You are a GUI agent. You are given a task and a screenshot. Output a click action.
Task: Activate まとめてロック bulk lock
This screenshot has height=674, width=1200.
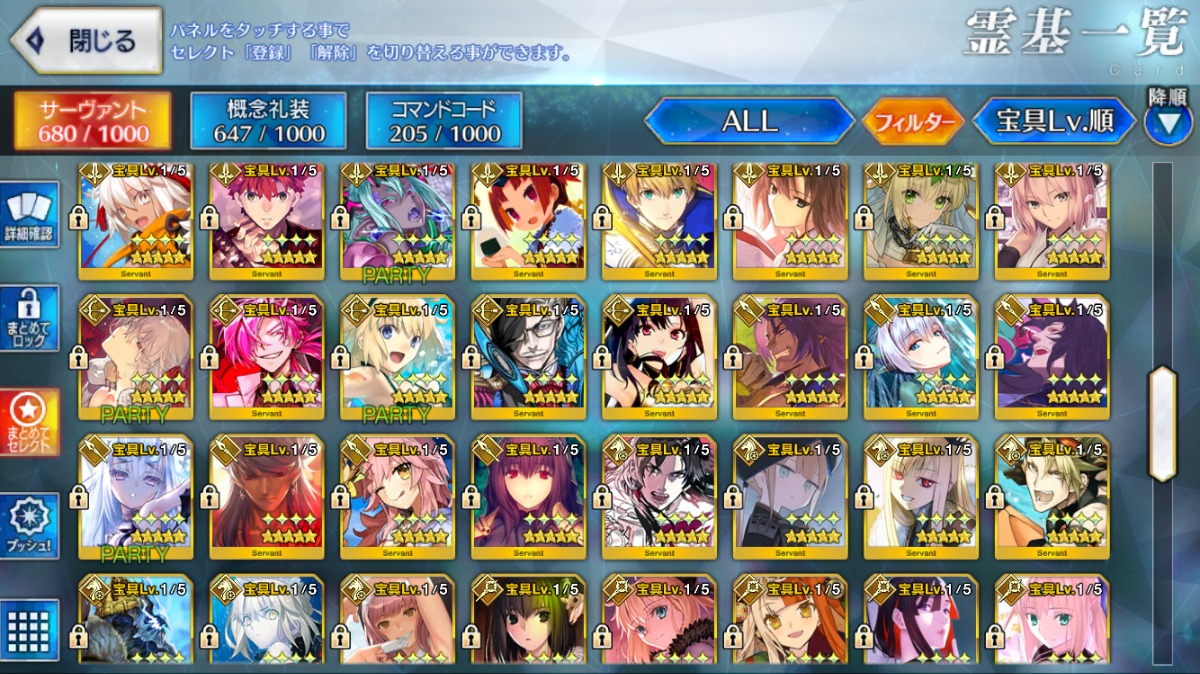coord(29,318)
